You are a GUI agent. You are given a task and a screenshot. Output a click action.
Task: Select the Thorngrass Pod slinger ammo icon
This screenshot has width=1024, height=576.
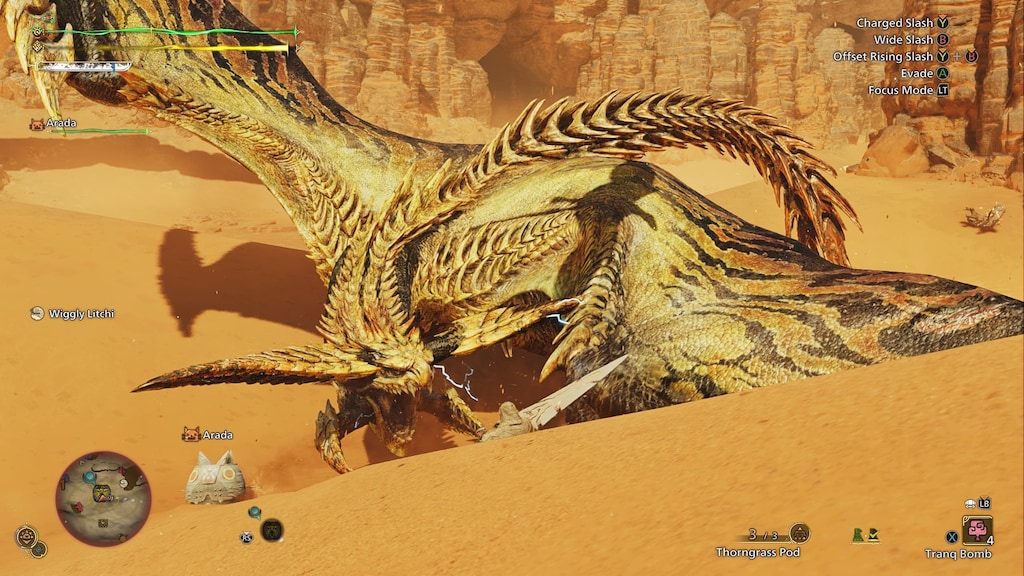[x=799, y=533]
